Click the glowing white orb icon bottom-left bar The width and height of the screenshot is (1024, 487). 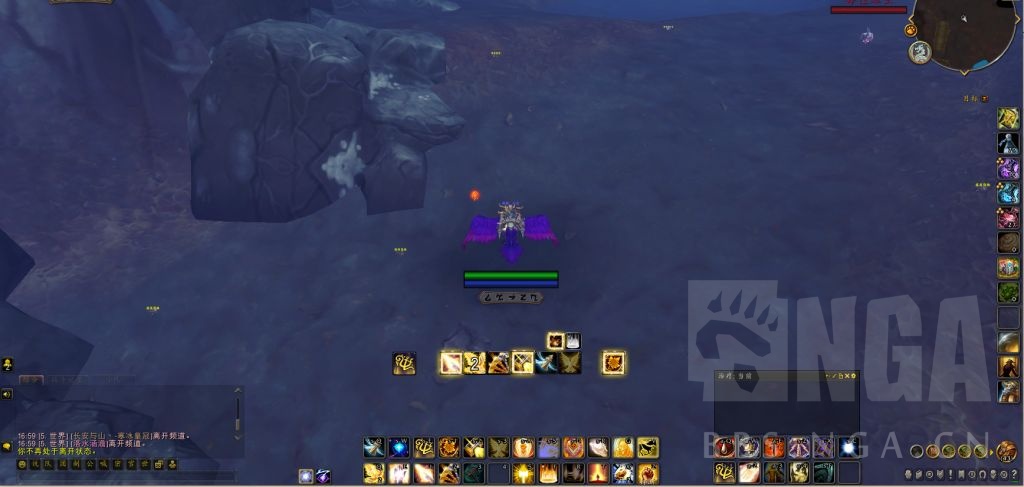click(x=306, y=476)
